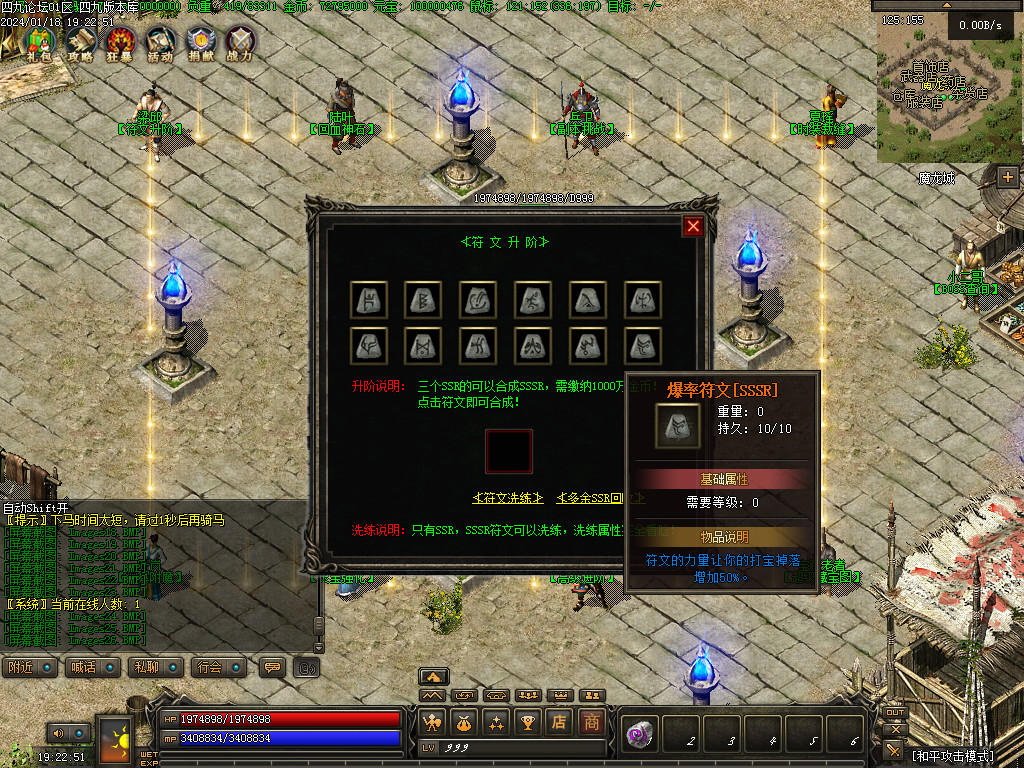Open the 活动 events map icon

point(160,41)
